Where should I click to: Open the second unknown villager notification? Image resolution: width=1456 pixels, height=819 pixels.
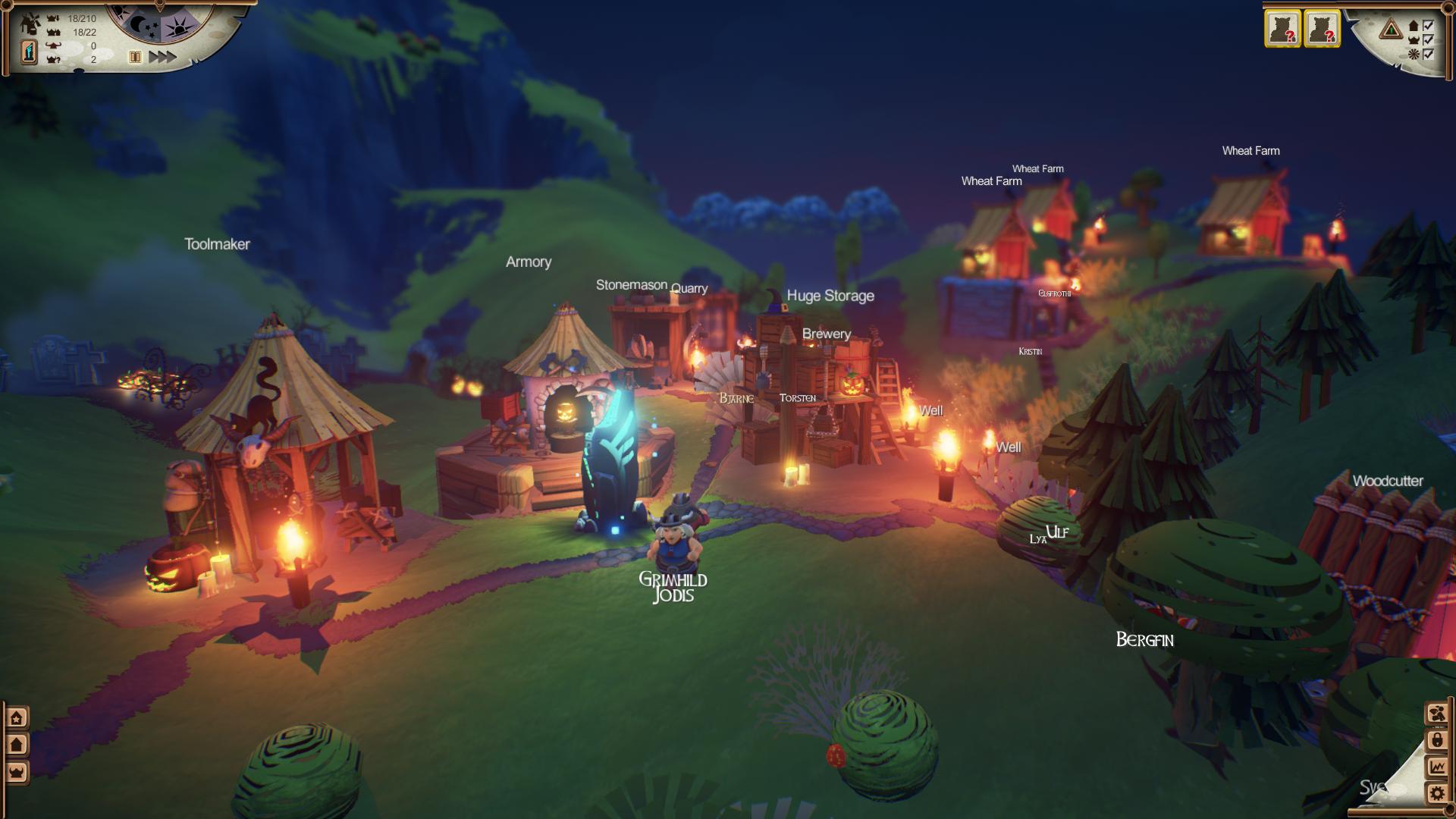1322,29
